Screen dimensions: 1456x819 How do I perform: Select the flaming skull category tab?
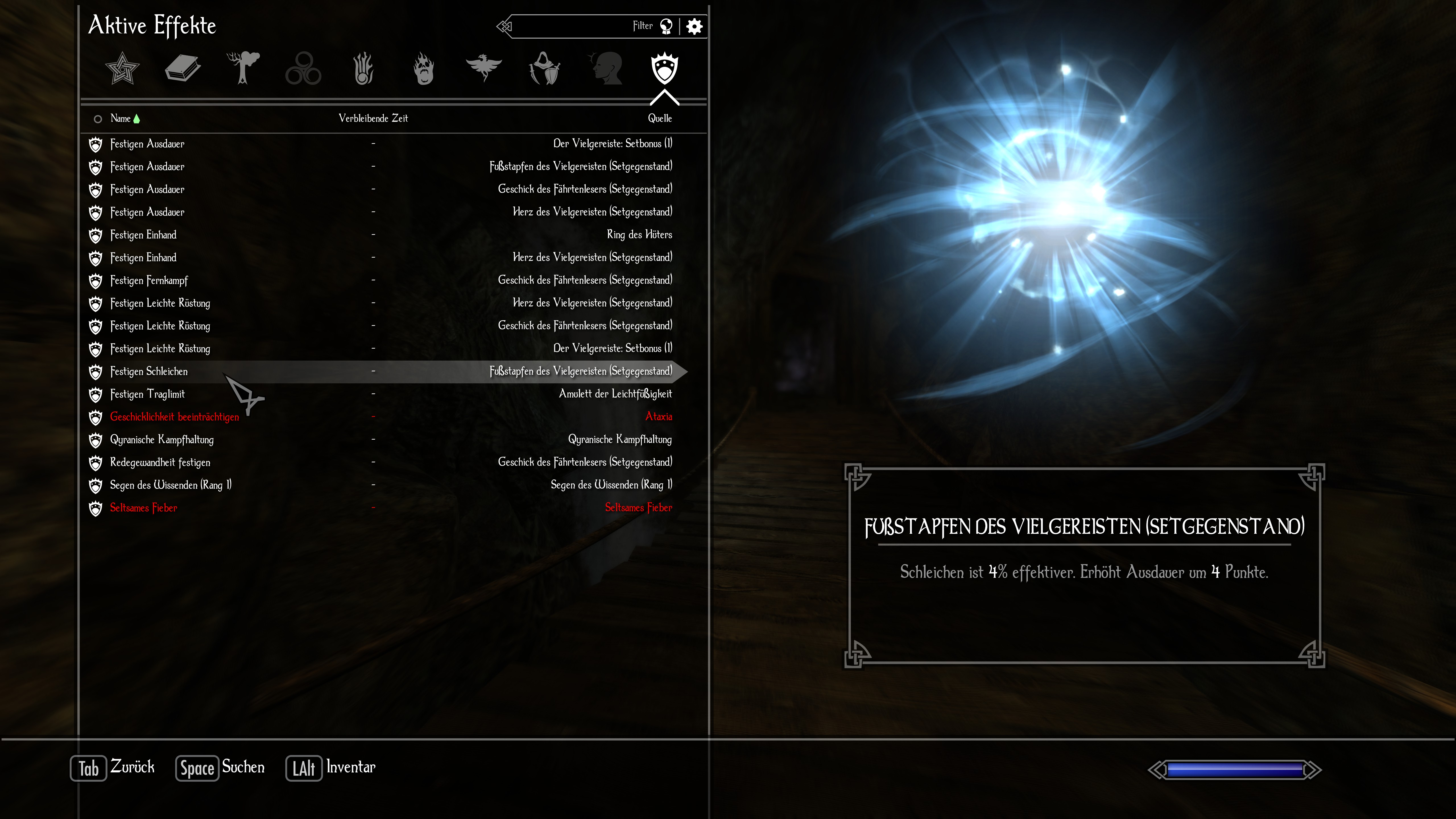pos(424,68)
